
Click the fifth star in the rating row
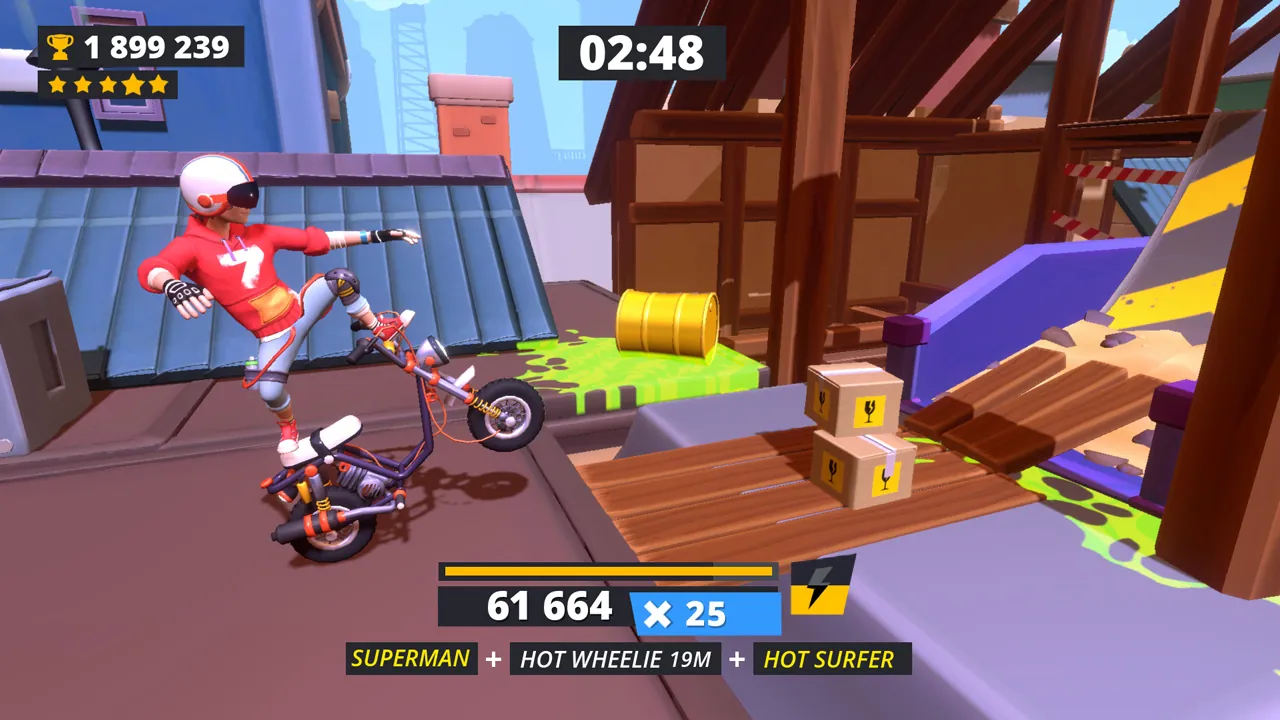pos(156,84)
